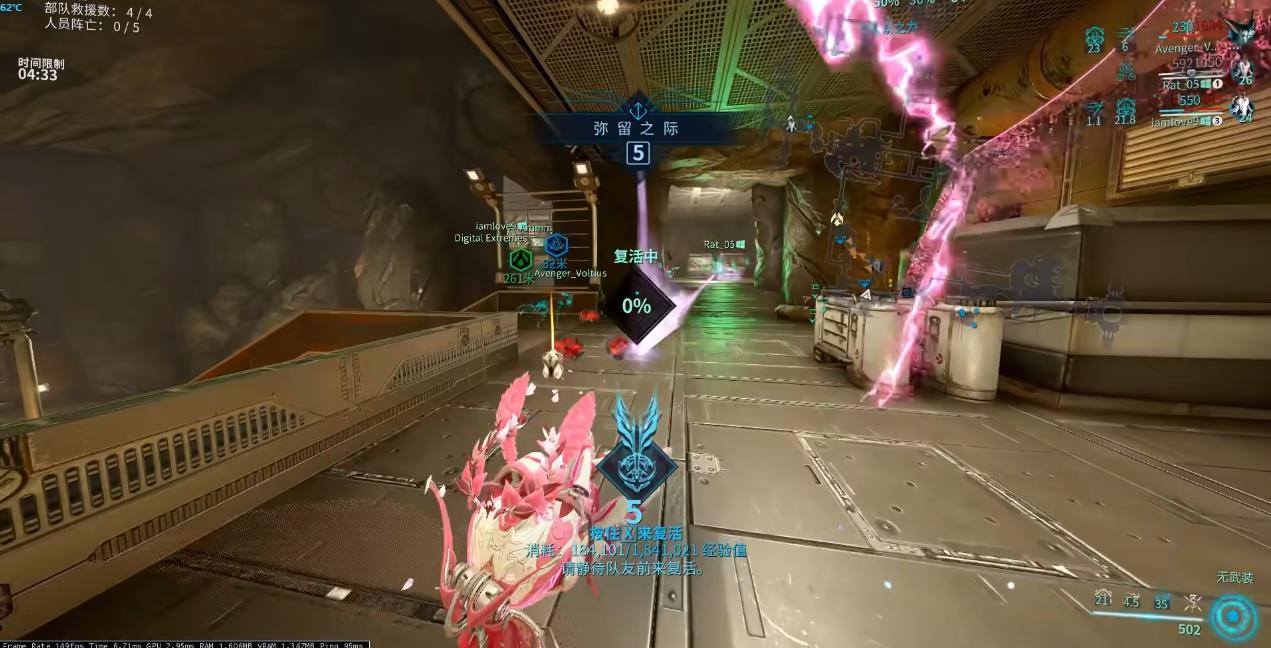Click the 复活中 revive progress diamond

click(x=636, y=305)
